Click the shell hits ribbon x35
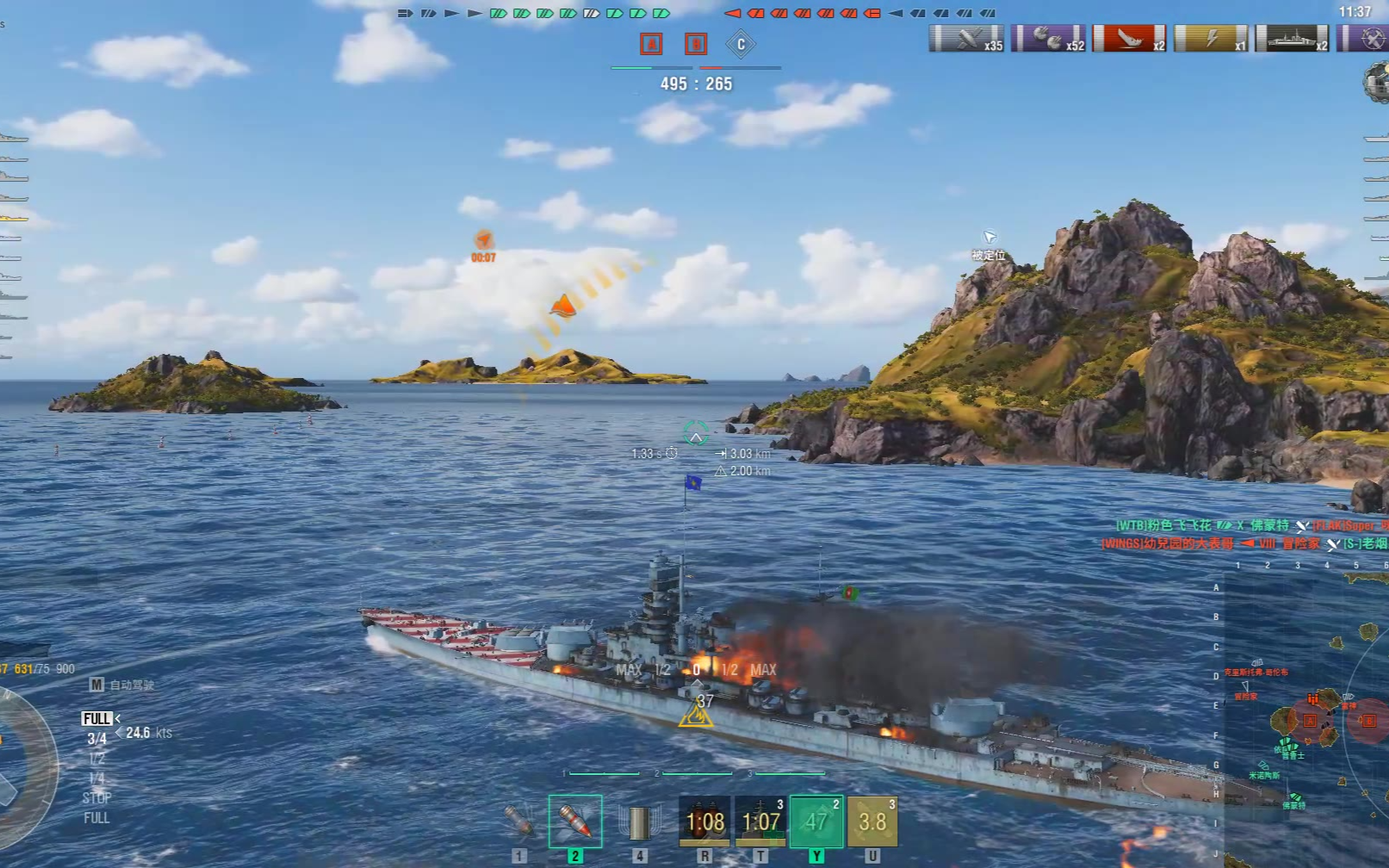 [x=967, y=39]
